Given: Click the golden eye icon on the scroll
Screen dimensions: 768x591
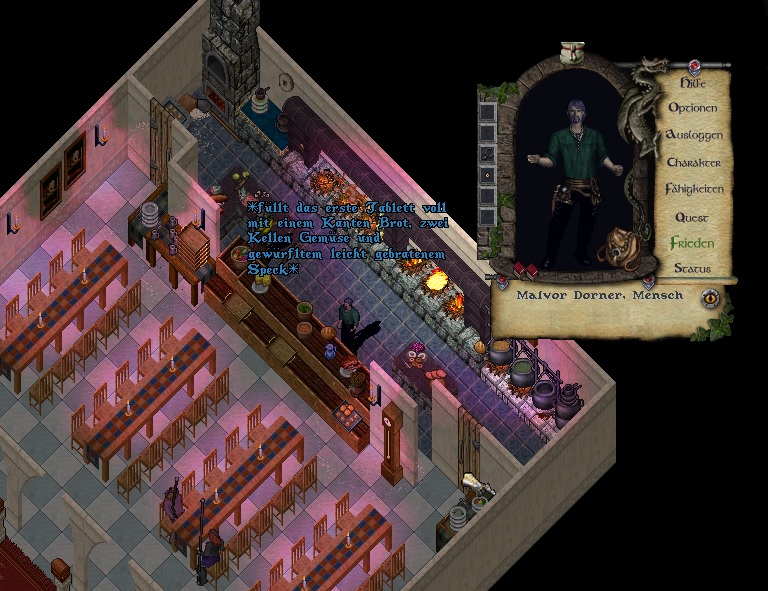Looking at the screenshot, I should [x=710, y=297].
